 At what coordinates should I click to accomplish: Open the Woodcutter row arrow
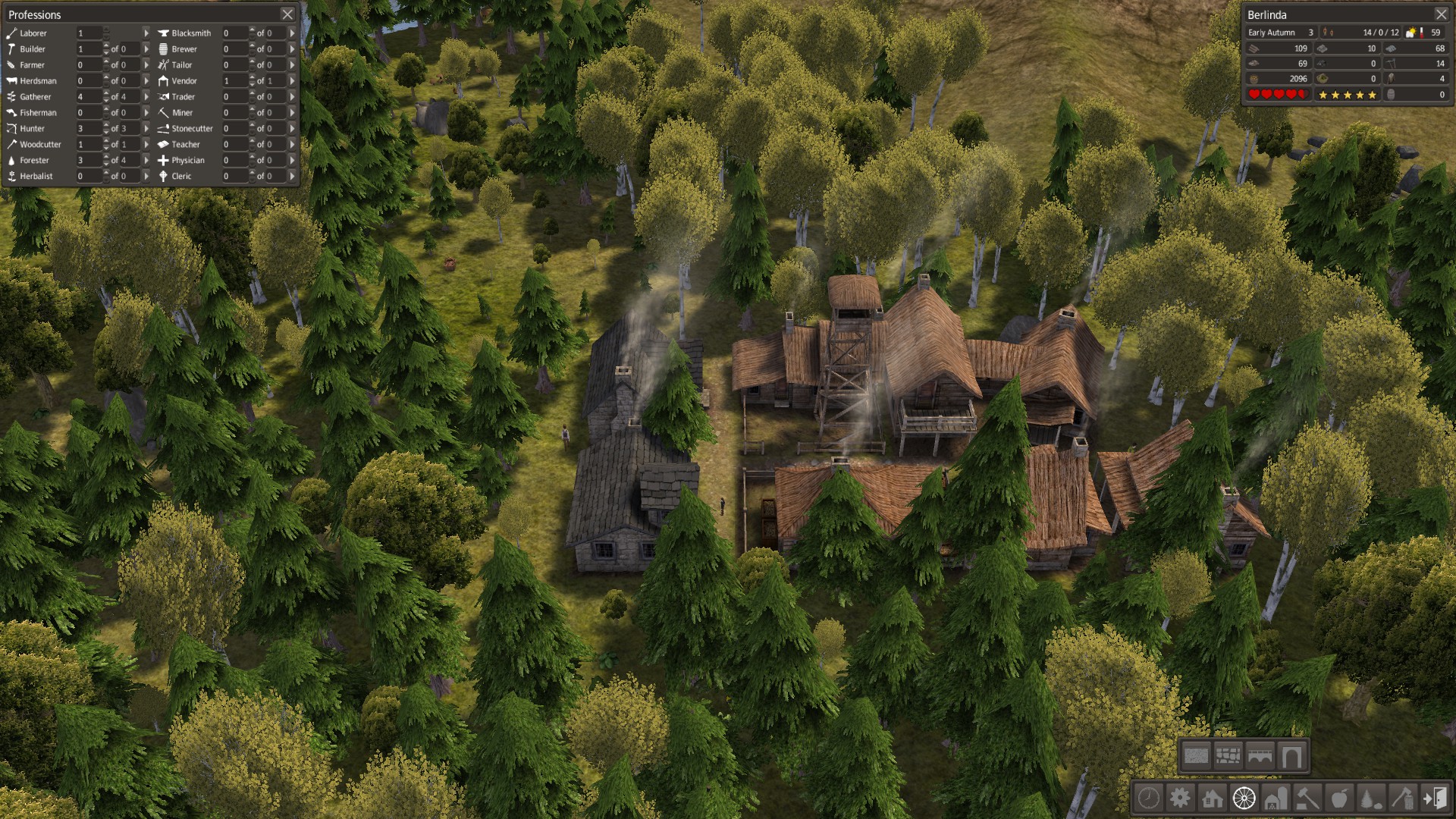[x=146, y=144]
